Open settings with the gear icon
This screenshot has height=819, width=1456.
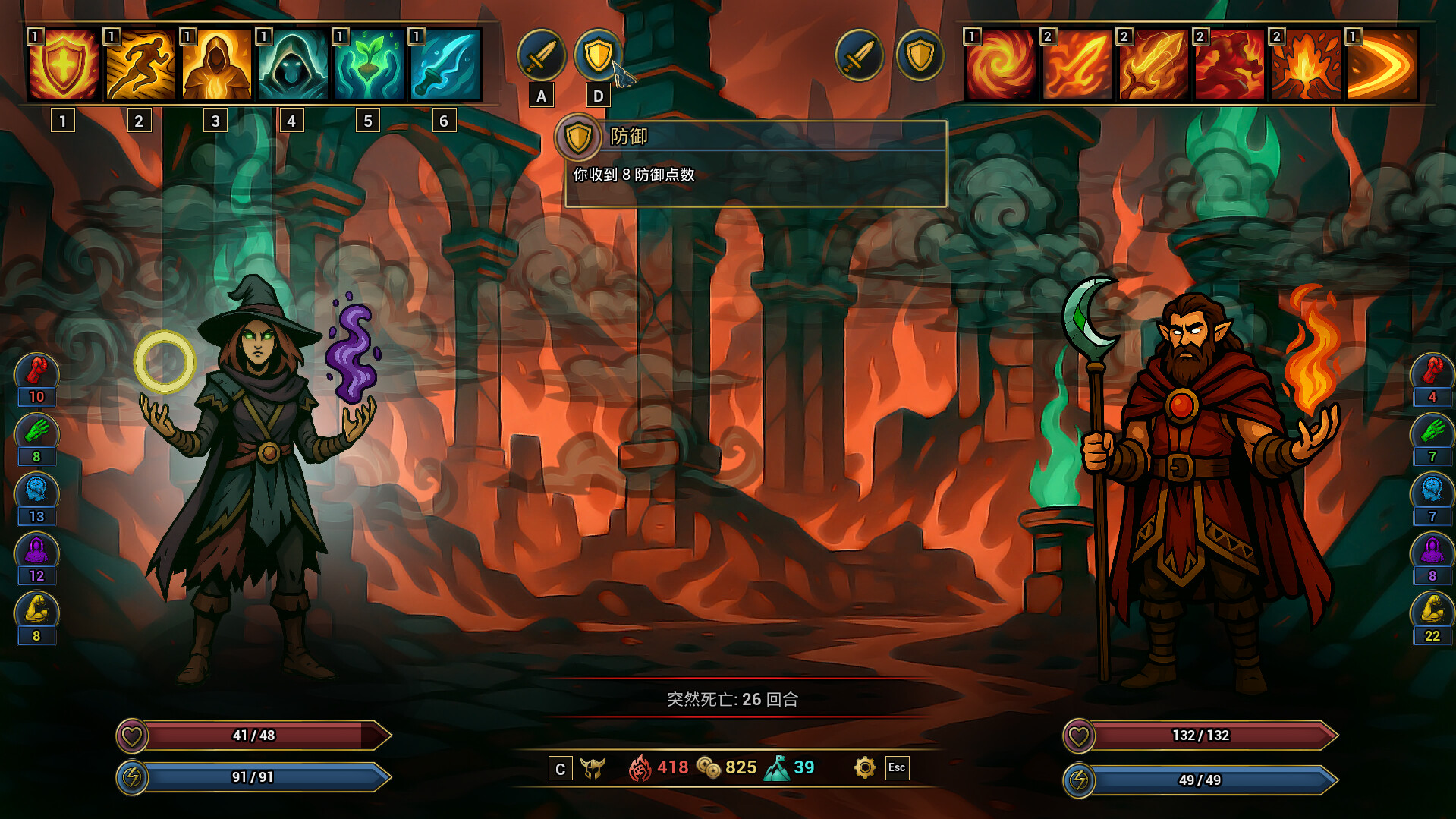click(x=864, y=767)
